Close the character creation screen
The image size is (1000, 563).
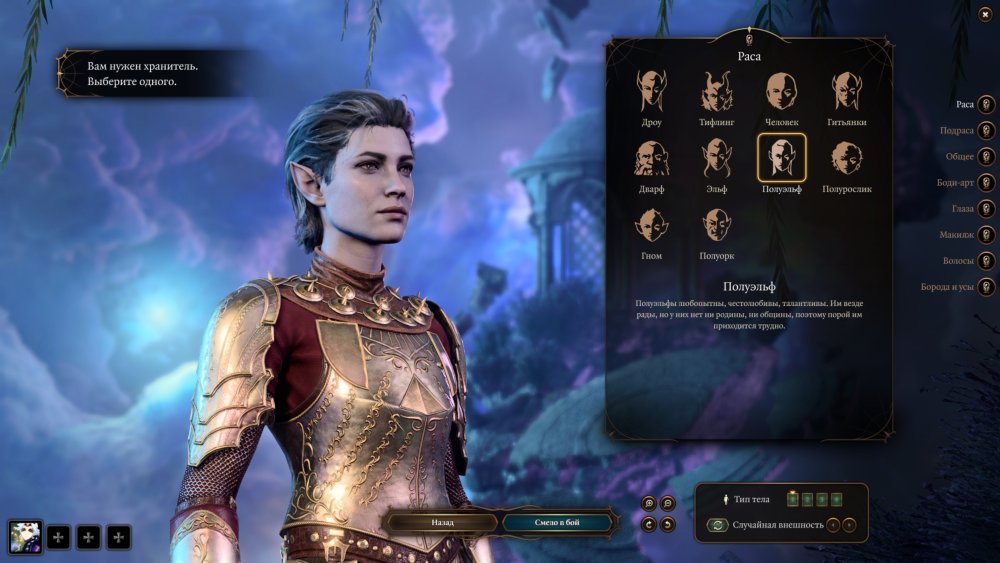(986, 13)
